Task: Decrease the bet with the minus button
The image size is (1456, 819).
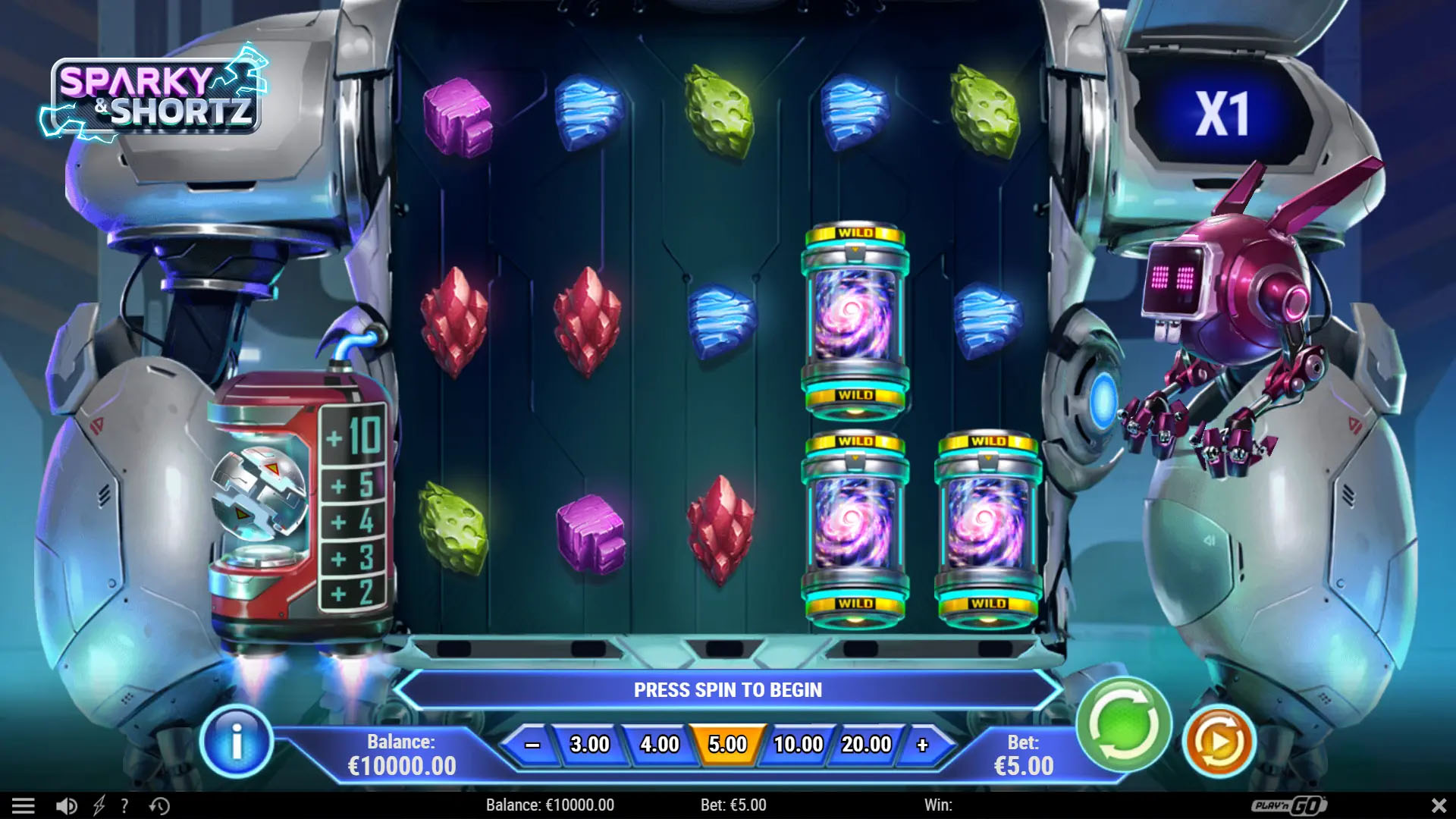Action: (x=532, y=745)
